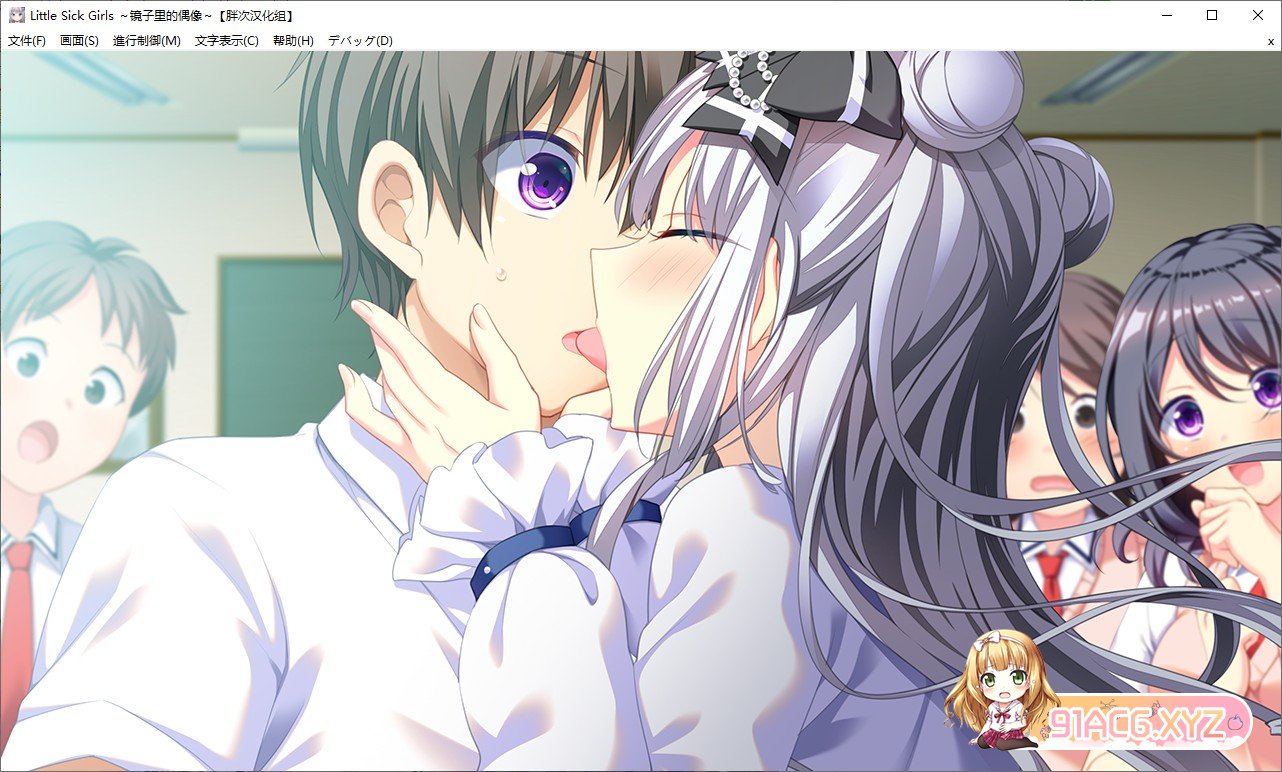Close the game window
The image size is (1282, 772).
[1257, 14]
